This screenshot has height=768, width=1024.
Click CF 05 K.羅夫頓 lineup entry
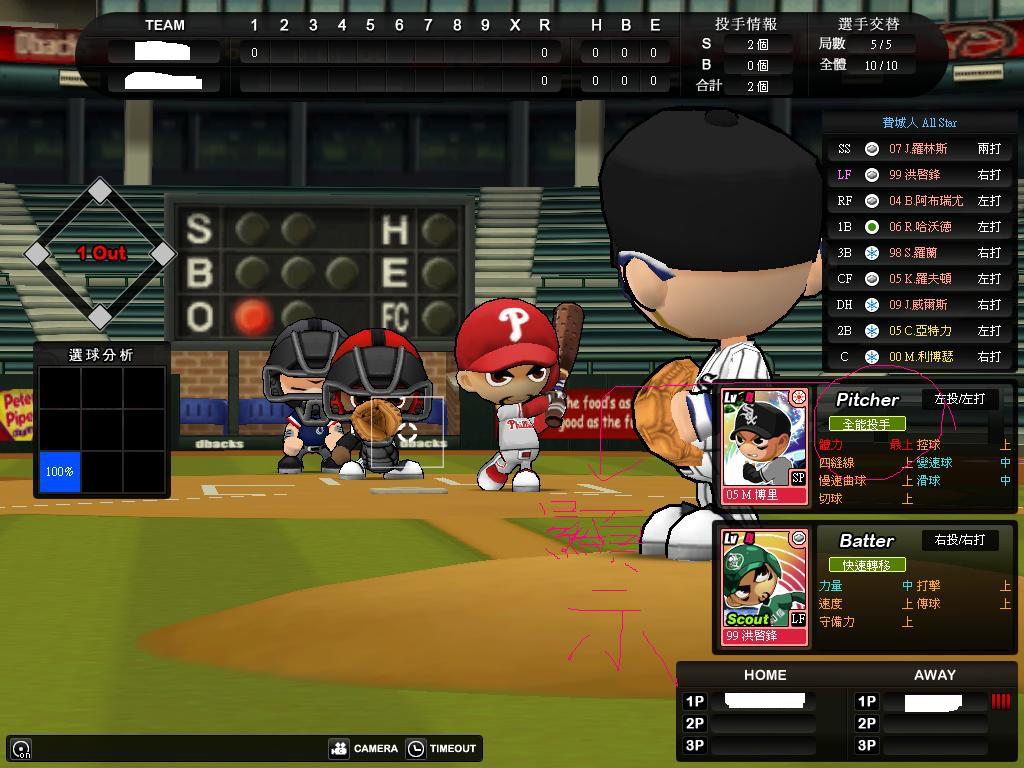920,279
